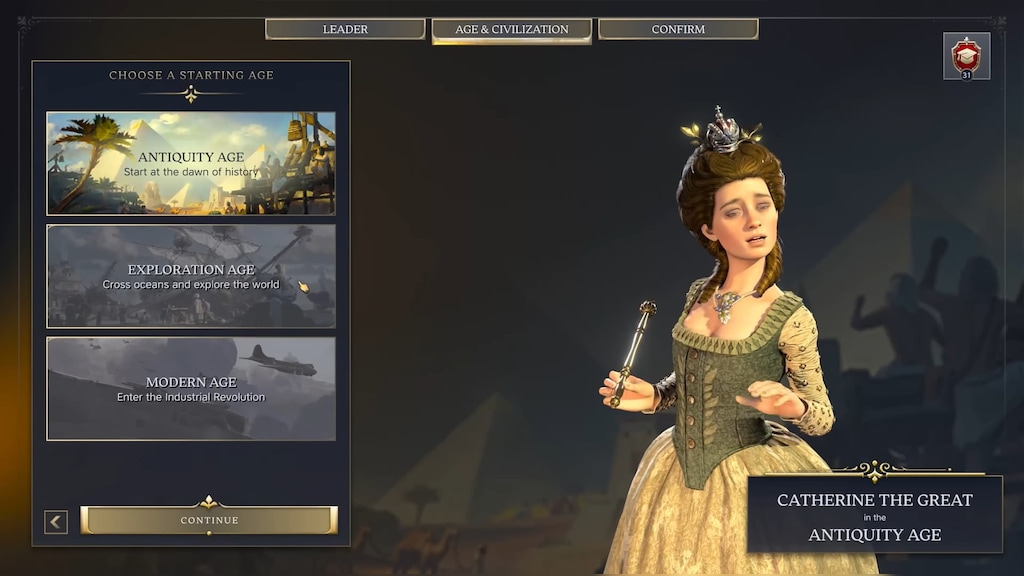This screenshot has width=1024, height=576.
Task: Select the Antiquity Age card
Action: tap(191, 163)
